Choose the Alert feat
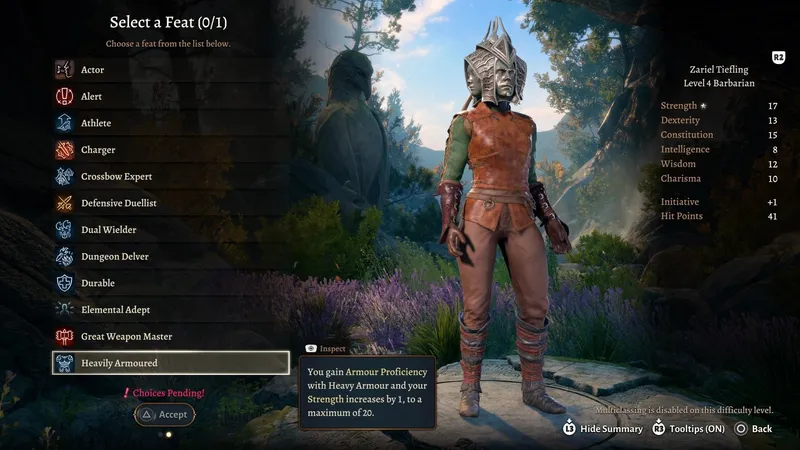Viewport: 800px width, 450px height. click(x=91, y=97)
